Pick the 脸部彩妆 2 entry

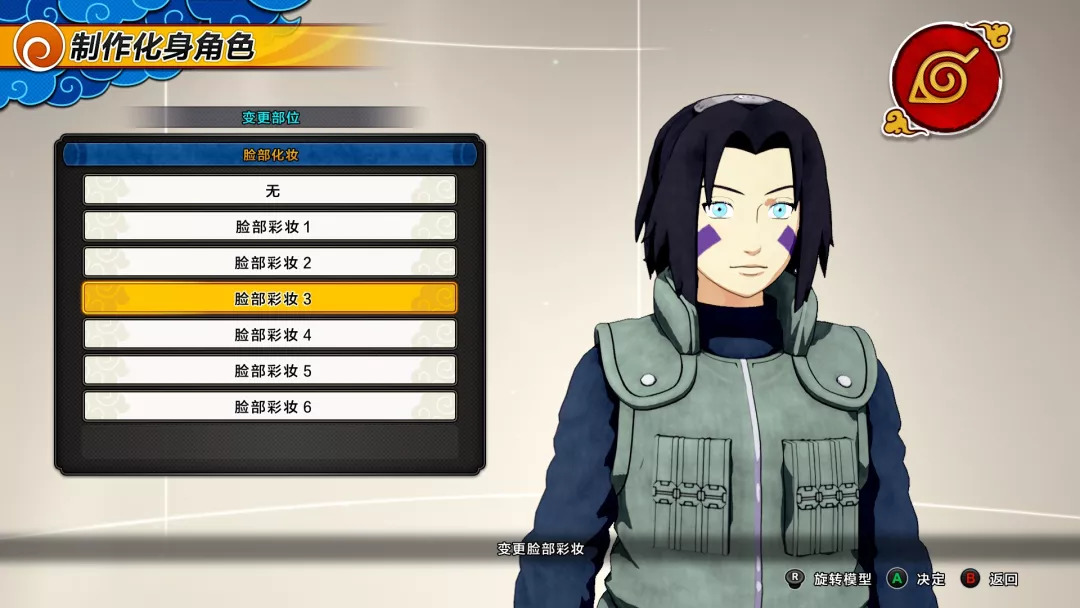tap(270, 262)
